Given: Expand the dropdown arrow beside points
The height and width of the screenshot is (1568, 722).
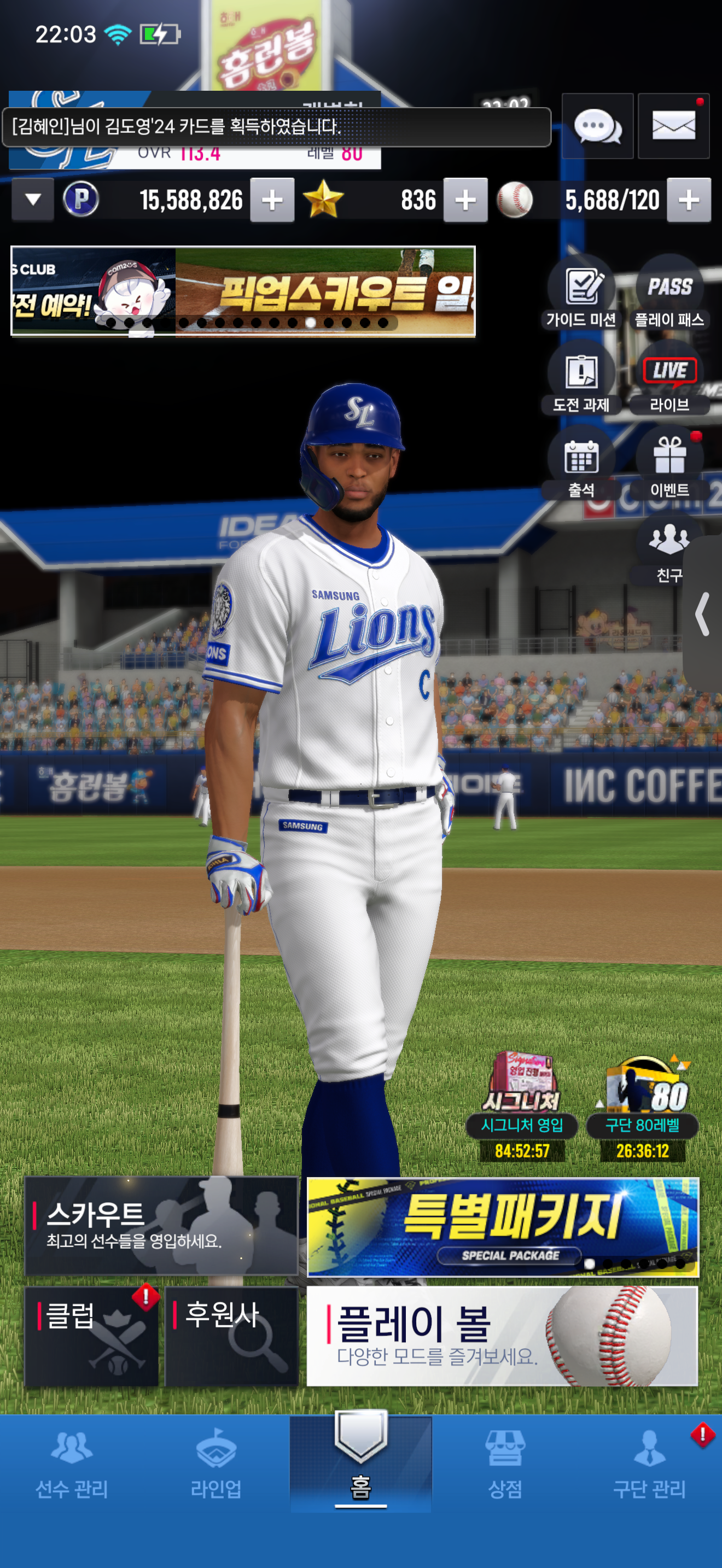Looking at the screenshot, I should point(33,200).
